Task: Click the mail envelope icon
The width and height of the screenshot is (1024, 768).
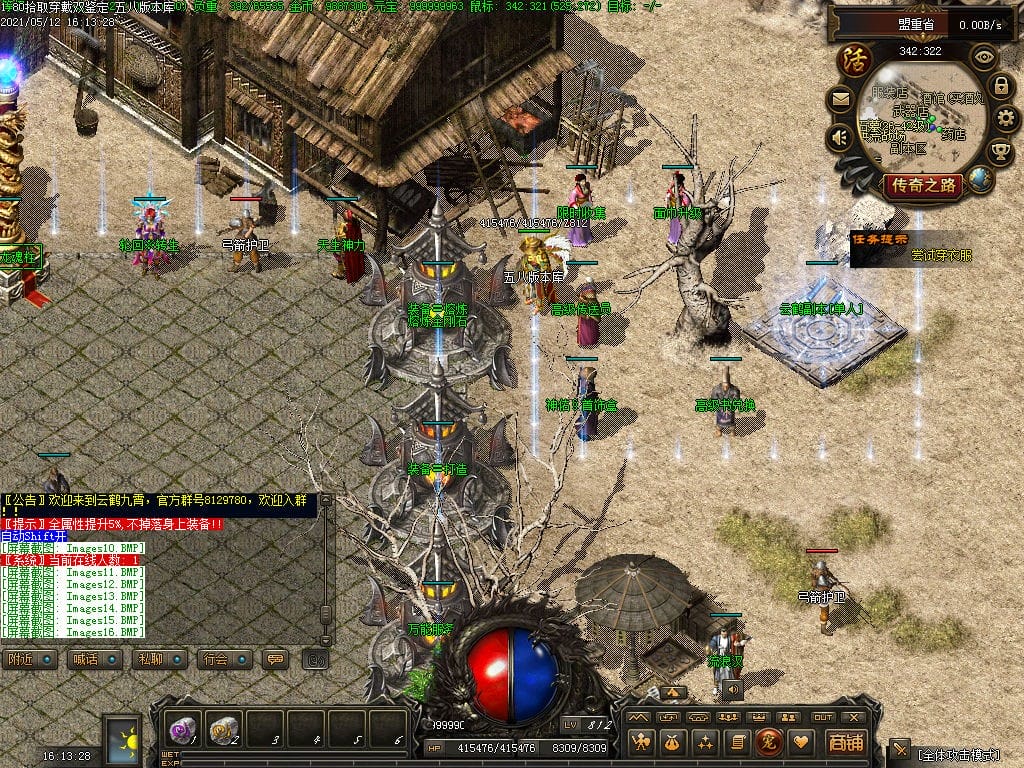Action: coord(840,99)
